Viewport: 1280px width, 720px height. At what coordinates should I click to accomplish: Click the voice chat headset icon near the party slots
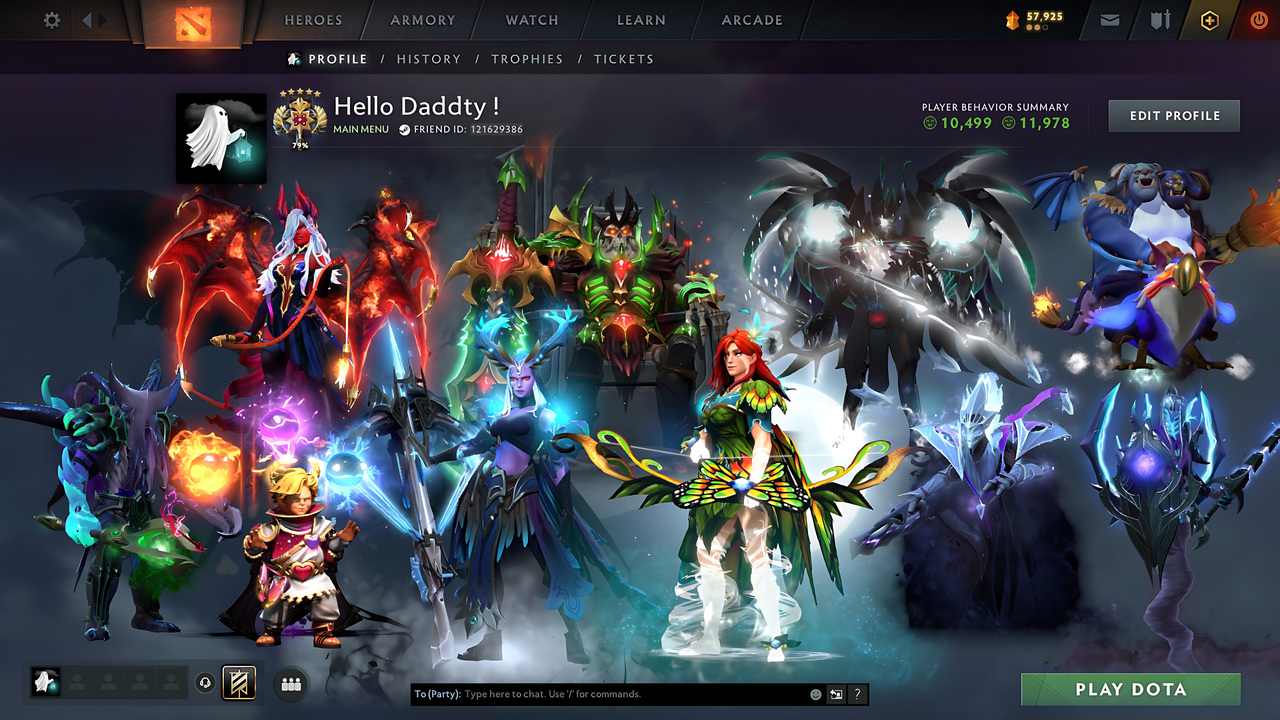pos(207,682)
